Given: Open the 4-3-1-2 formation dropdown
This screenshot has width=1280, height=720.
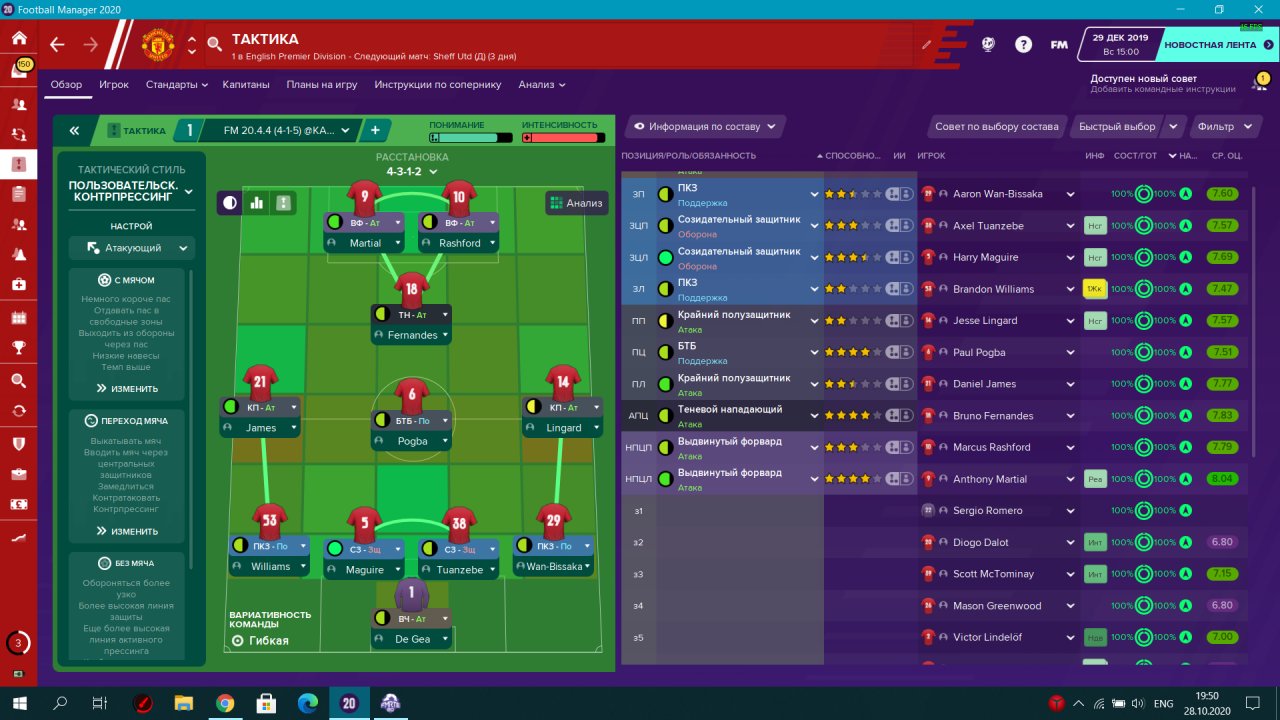Looking at the screenshot, I should coord(412,172).
